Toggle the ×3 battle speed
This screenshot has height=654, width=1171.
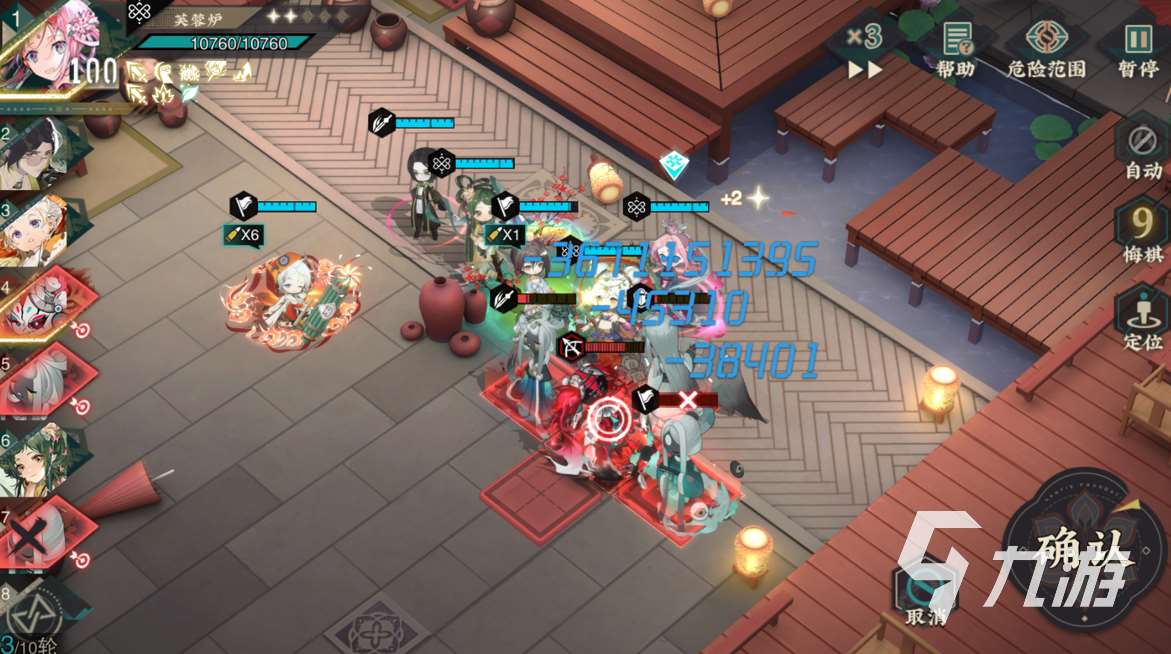[865, 50]
